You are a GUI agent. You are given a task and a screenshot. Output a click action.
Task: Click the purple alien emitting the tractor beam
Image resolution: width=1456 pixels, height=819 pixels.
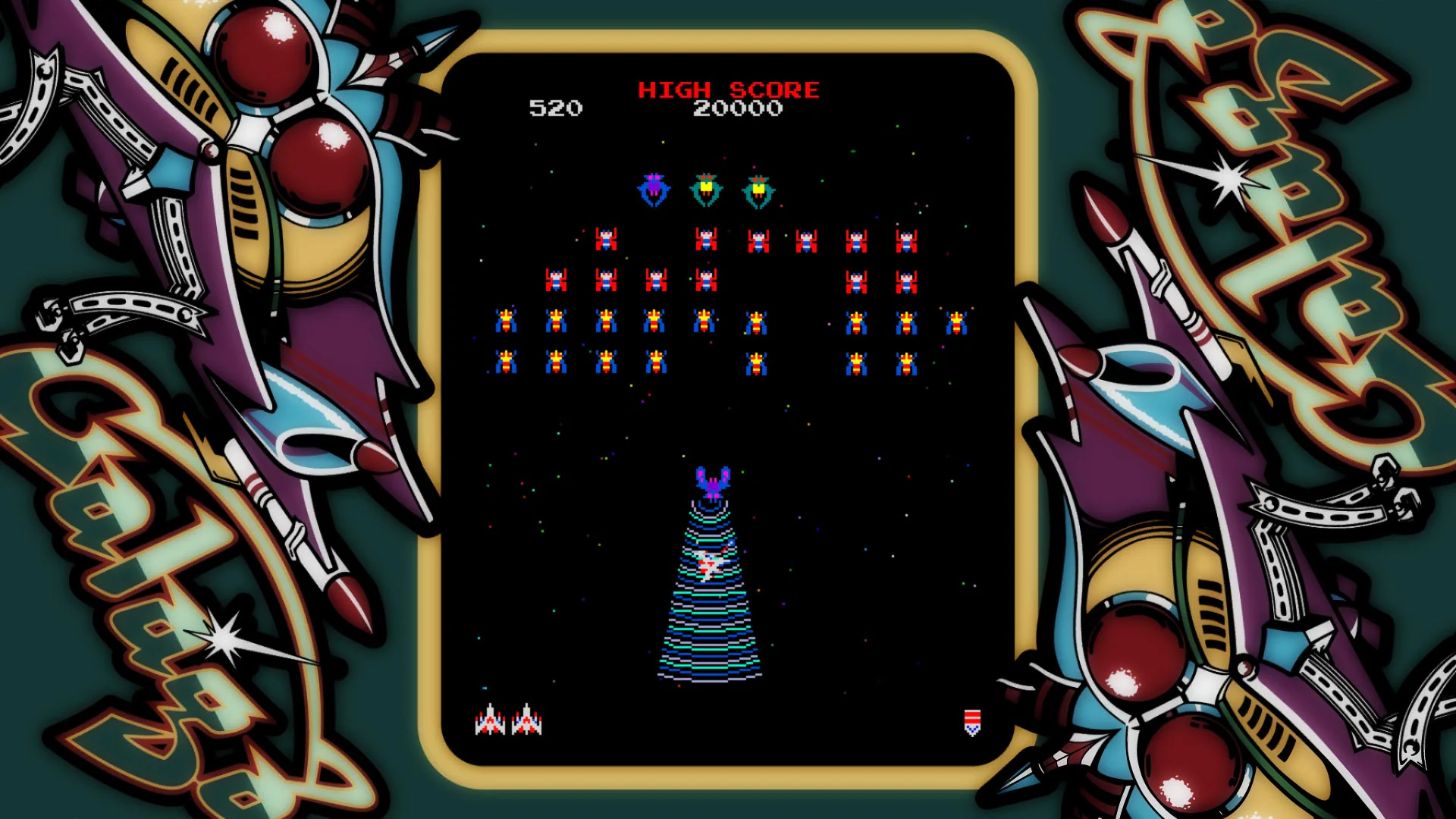coord(711,482)
